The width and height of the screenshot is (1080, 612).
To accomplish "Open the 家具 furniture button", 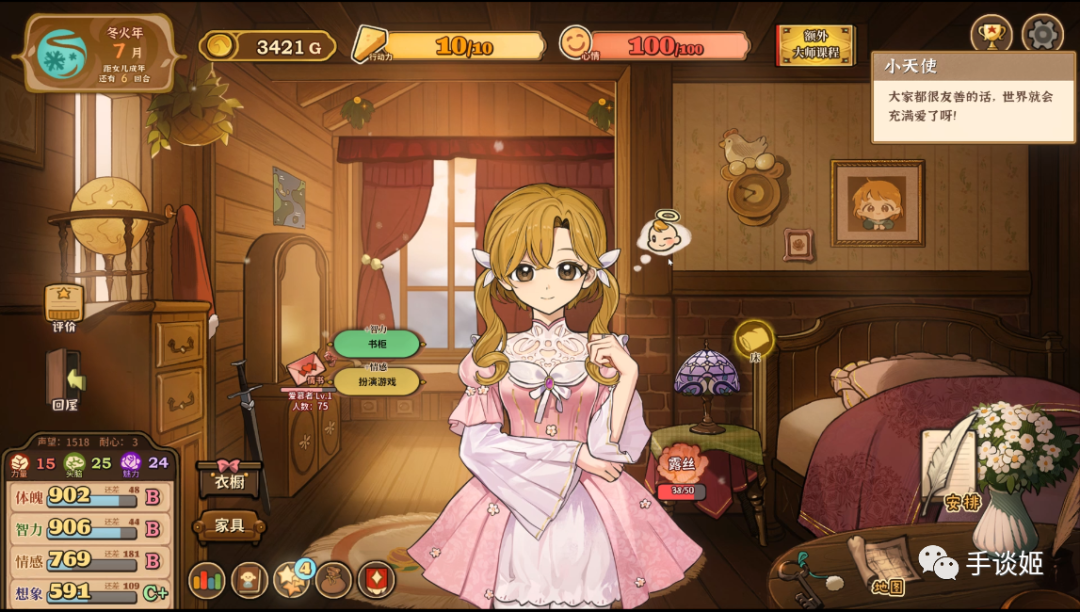I will tap(230, 524).
